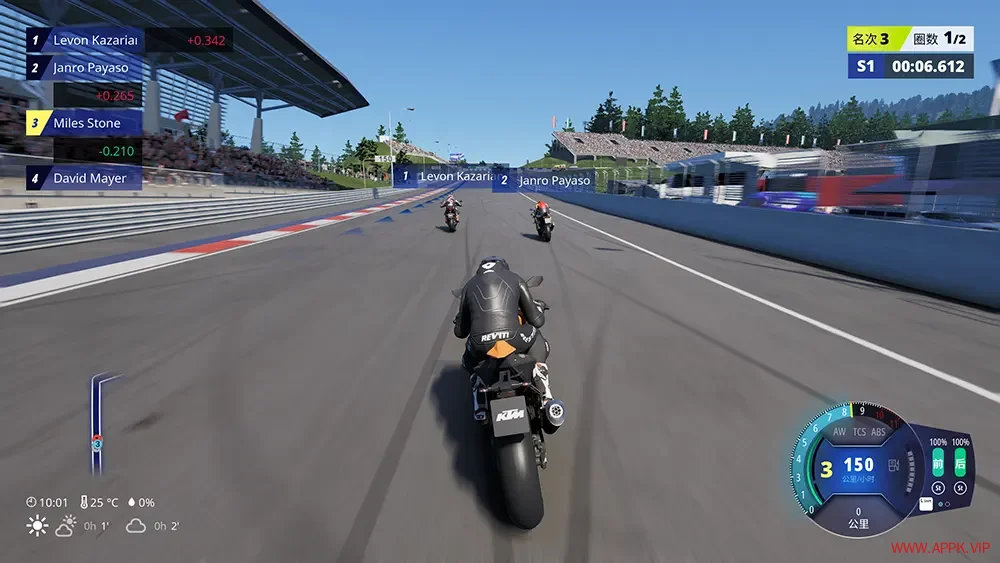Toggle the ABS indicator on the dashboard

pos(879,433)
